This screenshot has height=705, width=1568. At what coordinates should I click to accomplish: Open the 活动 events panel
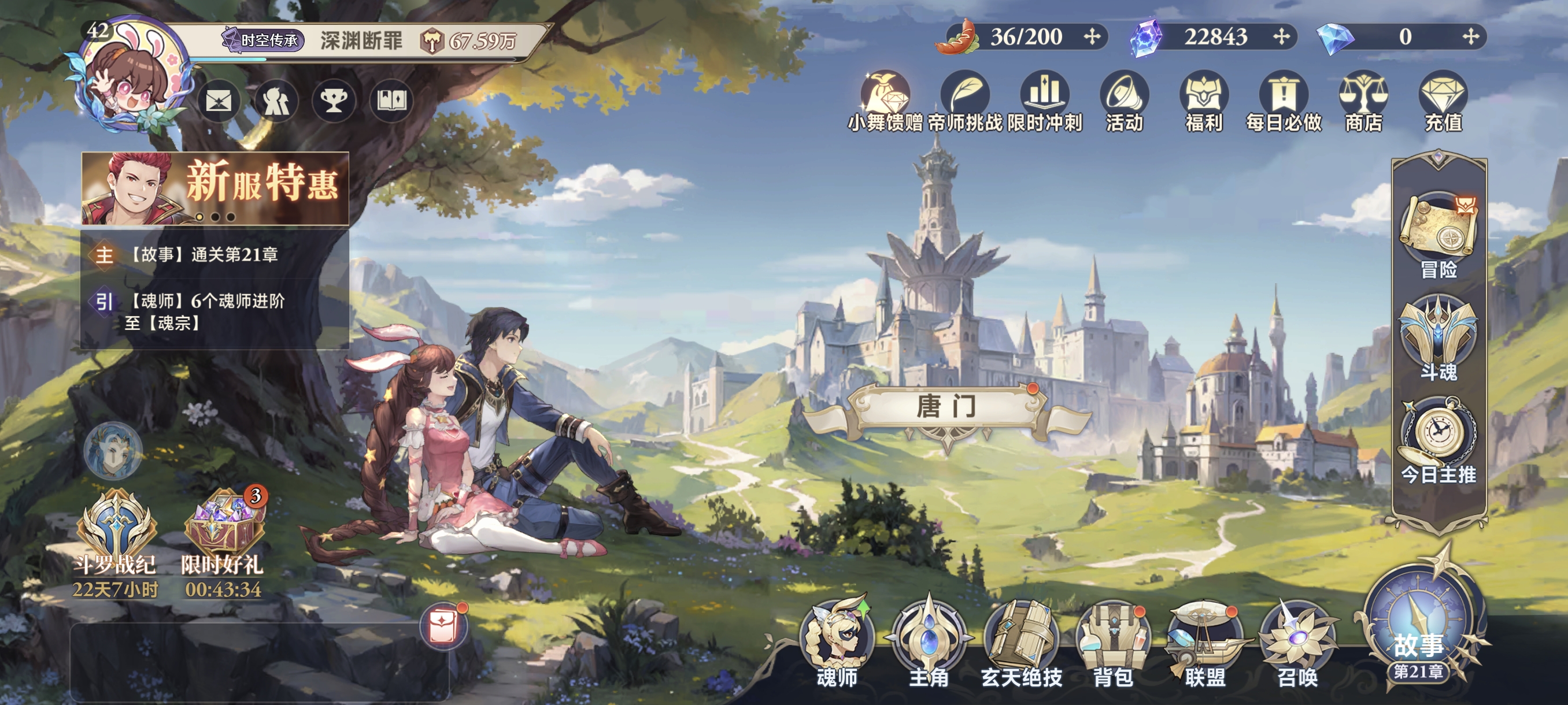pos(1125,102)
